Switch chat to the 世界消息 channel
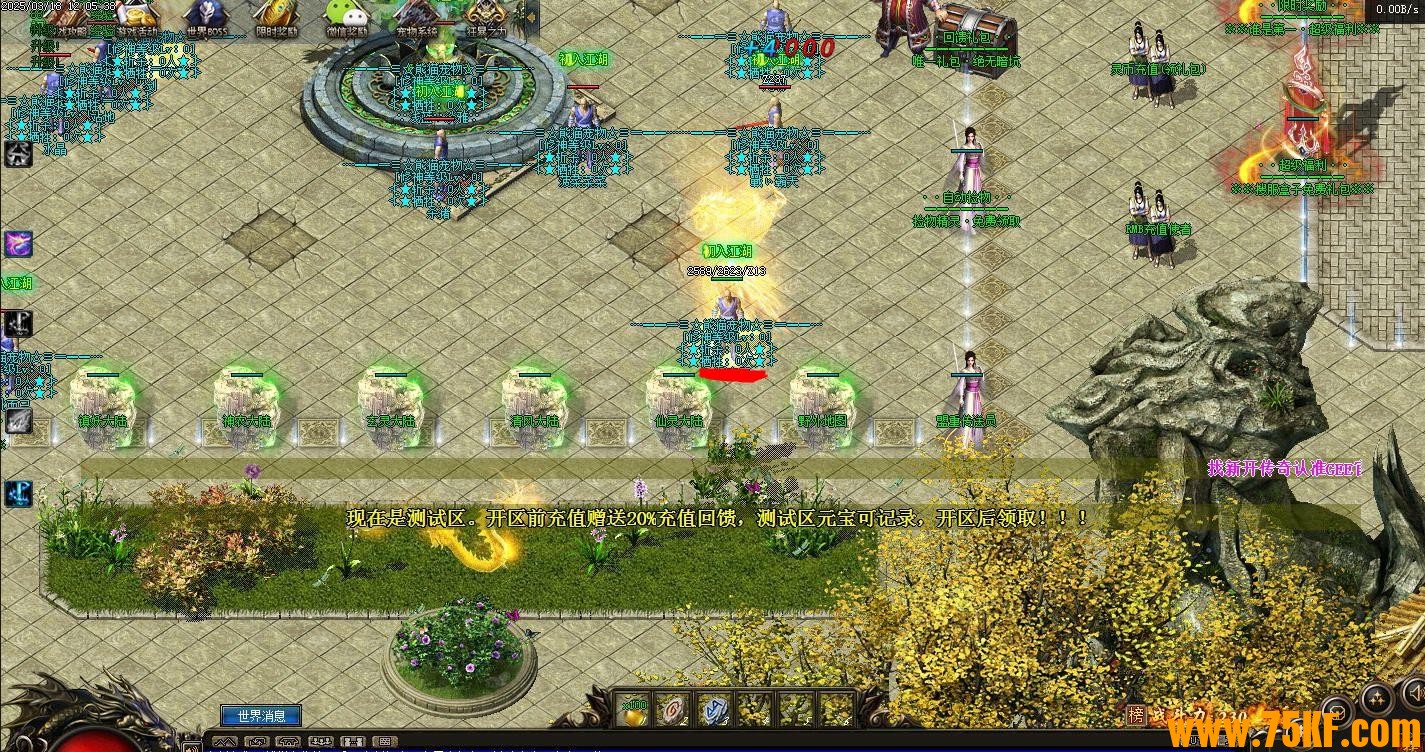 pyautogui.click(x=261, y=716)
